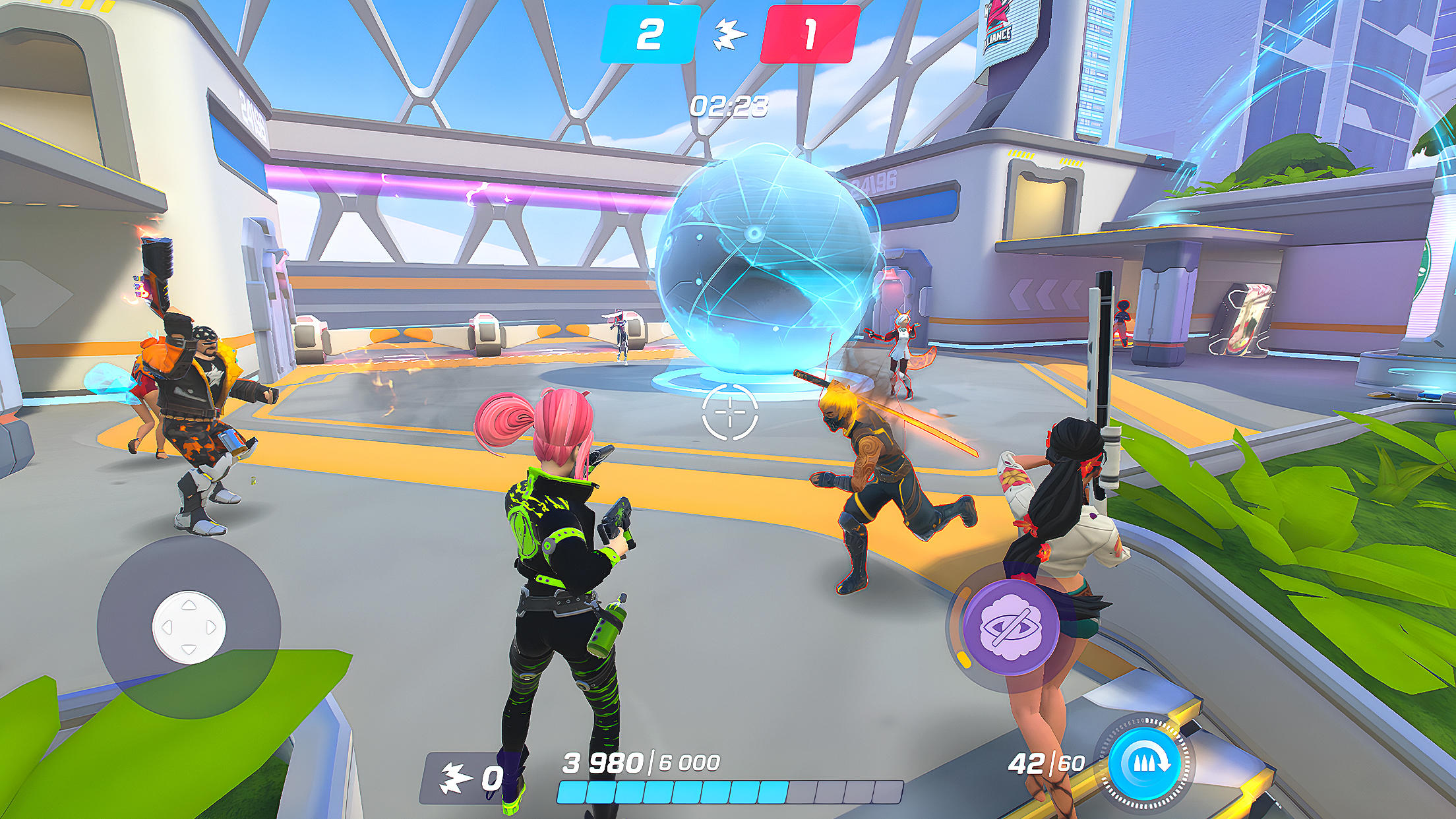Open the blue team score panel showing 2
1456x819 pixels.
pos(649,34)
